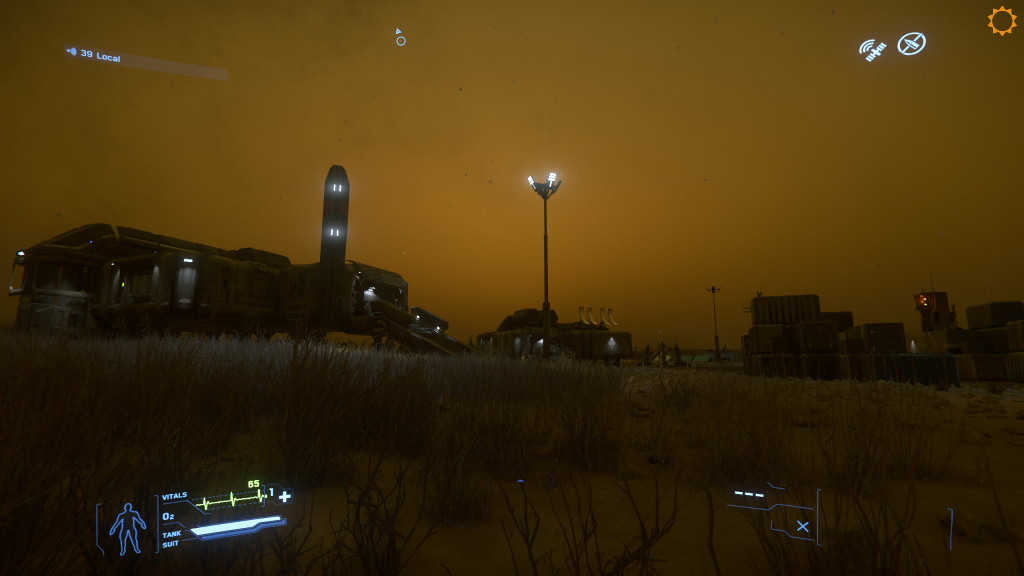Click the satellite comms signal icon
Image resolution: width=1024 pixels, height=576 pixels.
[872, 50]
